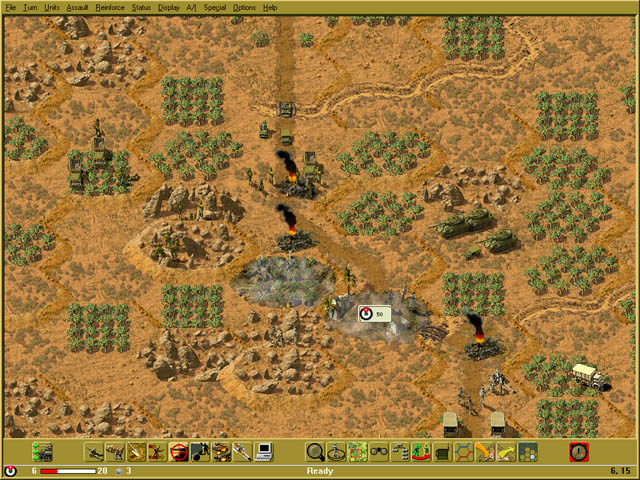Open the Units menu
This screenshot has width=640, height=480.
click(52, 7)
